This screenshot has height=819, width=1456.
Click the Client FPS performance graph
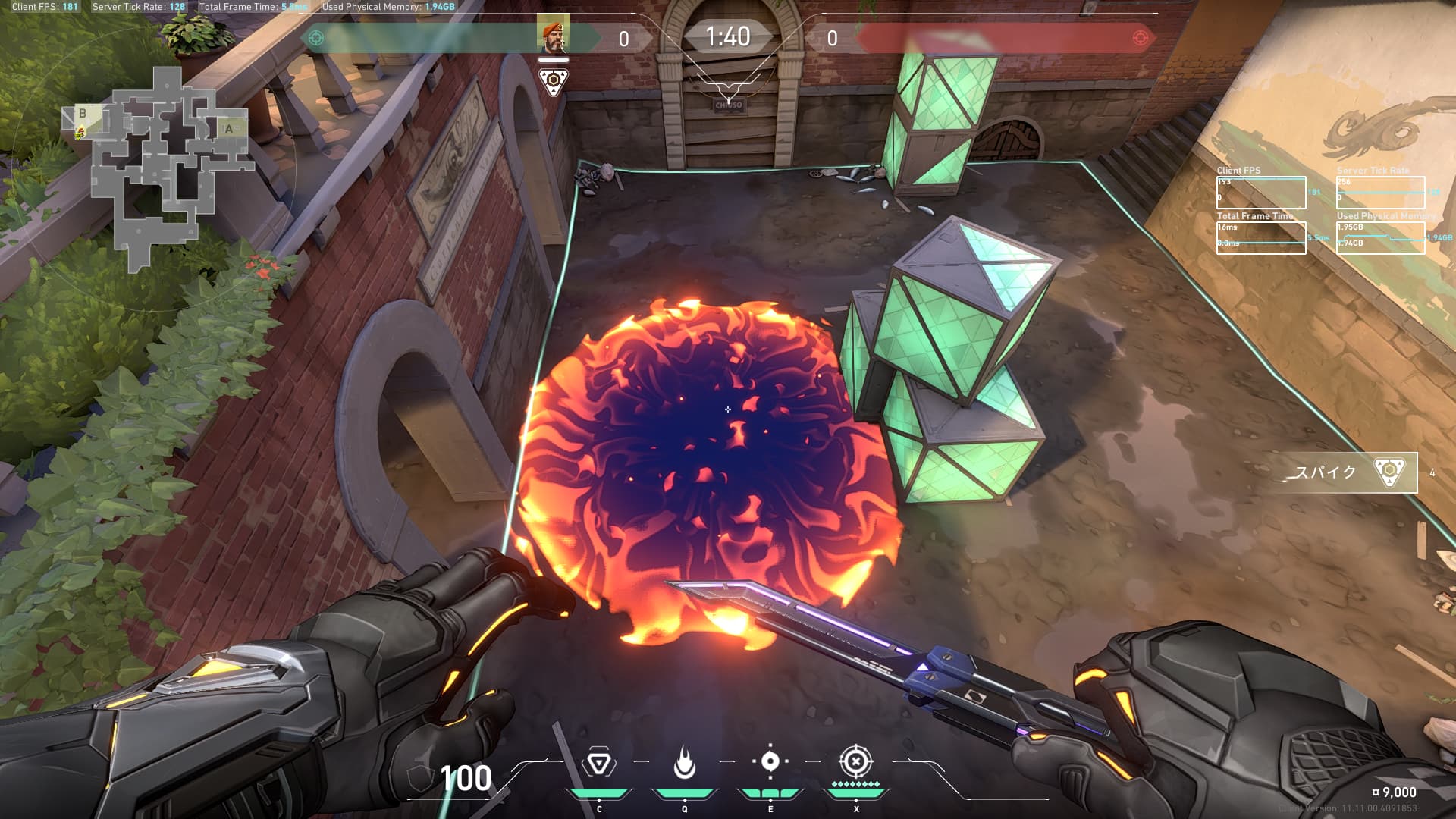click(1260, 193)
